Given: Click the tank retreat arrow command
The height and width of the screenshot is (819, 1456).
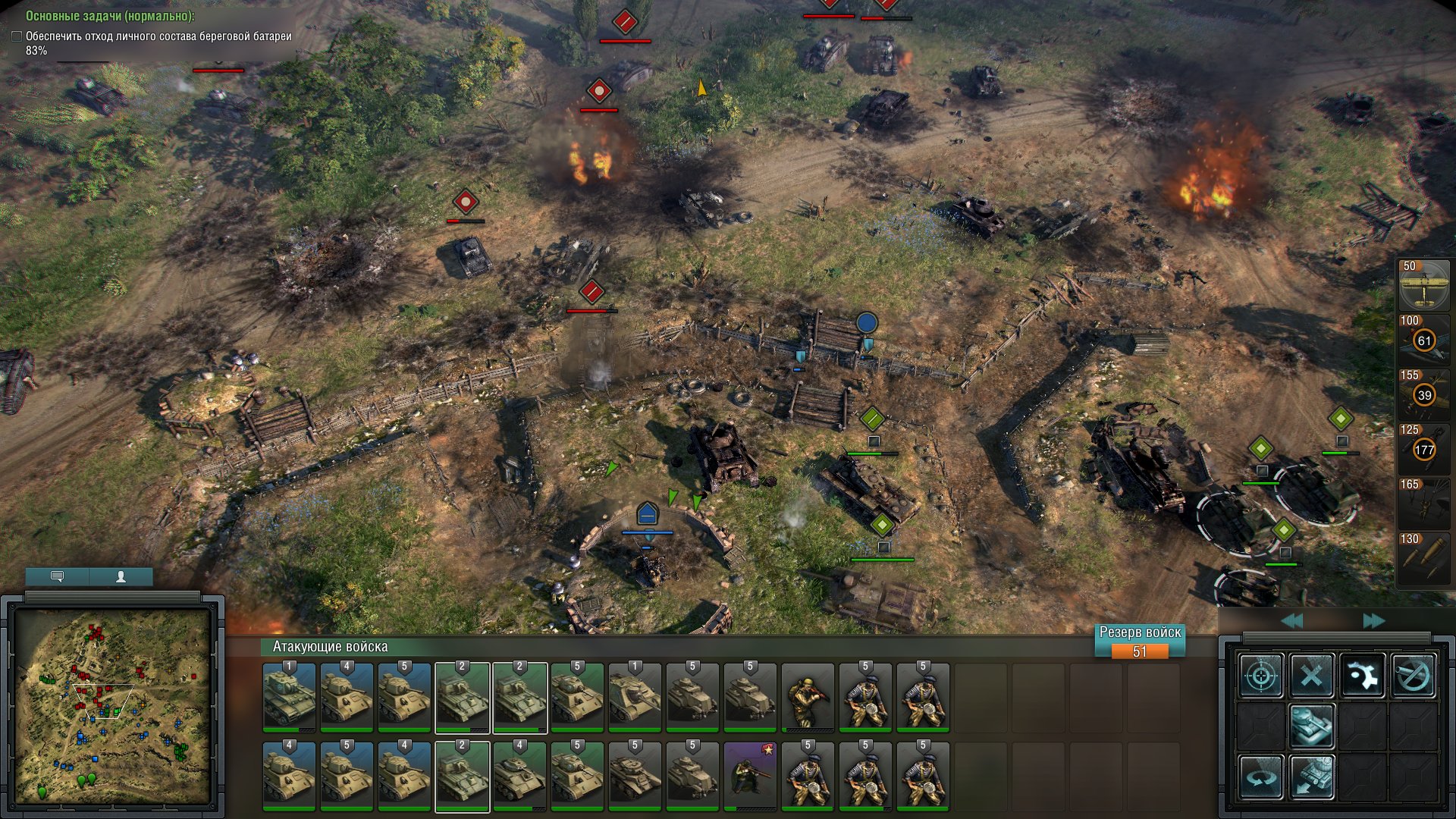Looking at the screenshot, I should pos(1312,777).
